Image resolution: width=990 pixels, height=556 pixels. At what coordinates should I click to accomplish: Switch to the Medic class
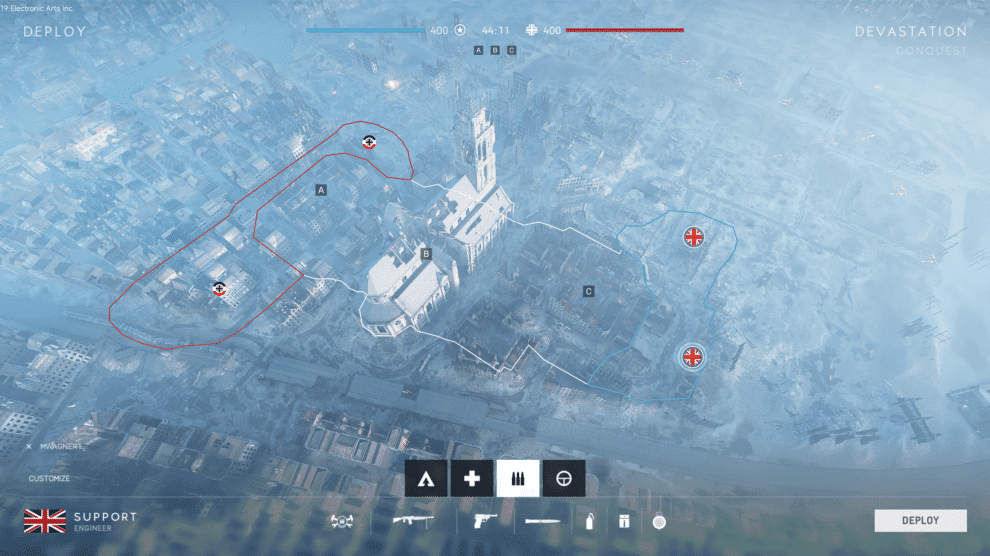pyautogui.click(x=472, y=479)
